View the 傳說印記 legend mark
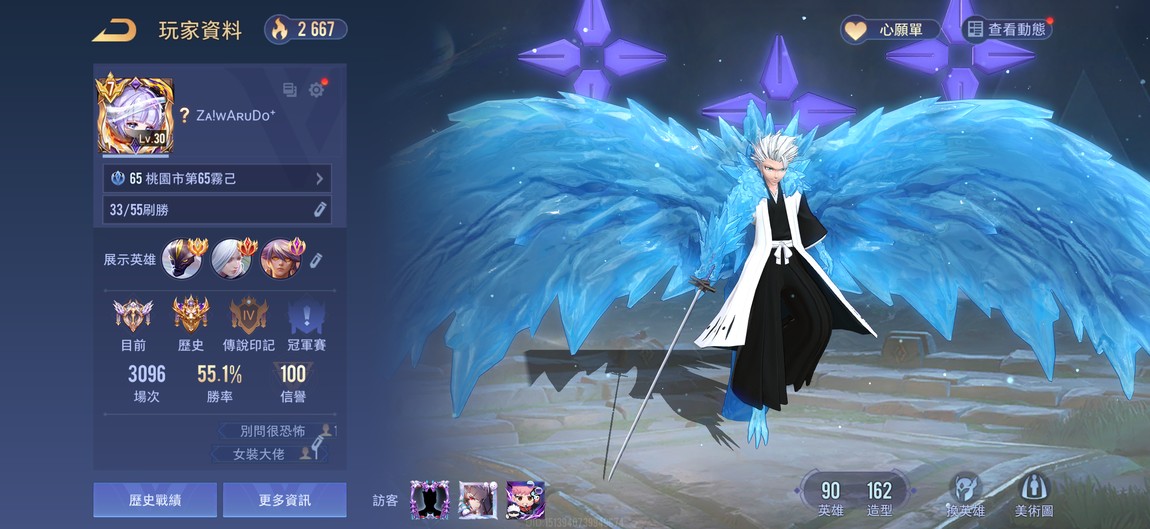This screenshot has height=529, width=1150. pyautogui.click(x=248, y=318)
